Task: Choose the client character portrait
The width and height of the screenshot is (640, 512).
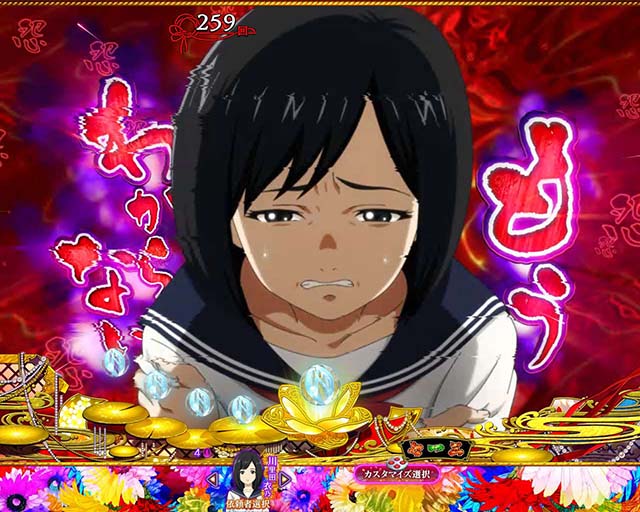Action: pos(248,474)
